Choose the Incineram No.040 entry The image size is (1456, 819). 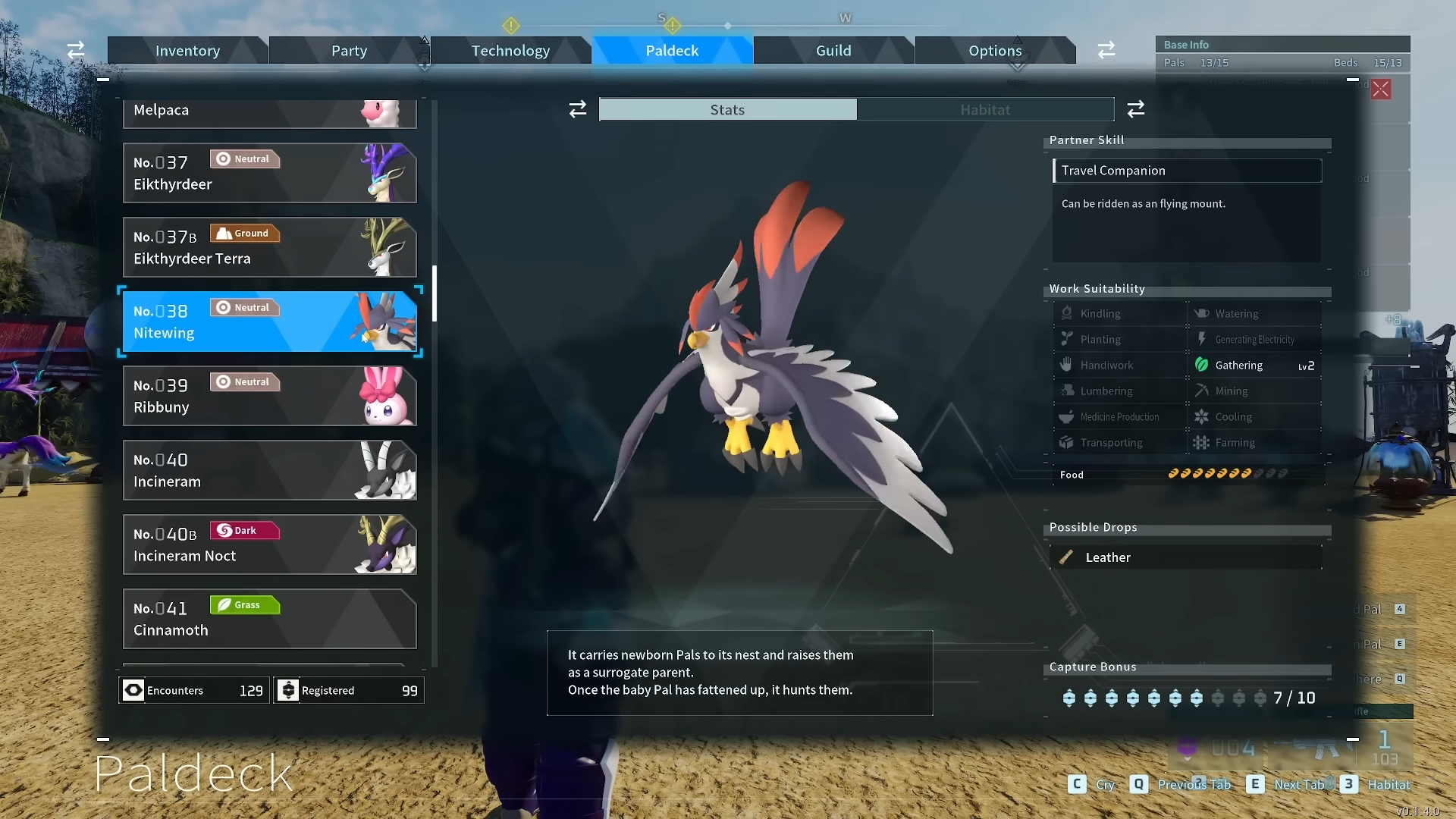click(269, 470)
